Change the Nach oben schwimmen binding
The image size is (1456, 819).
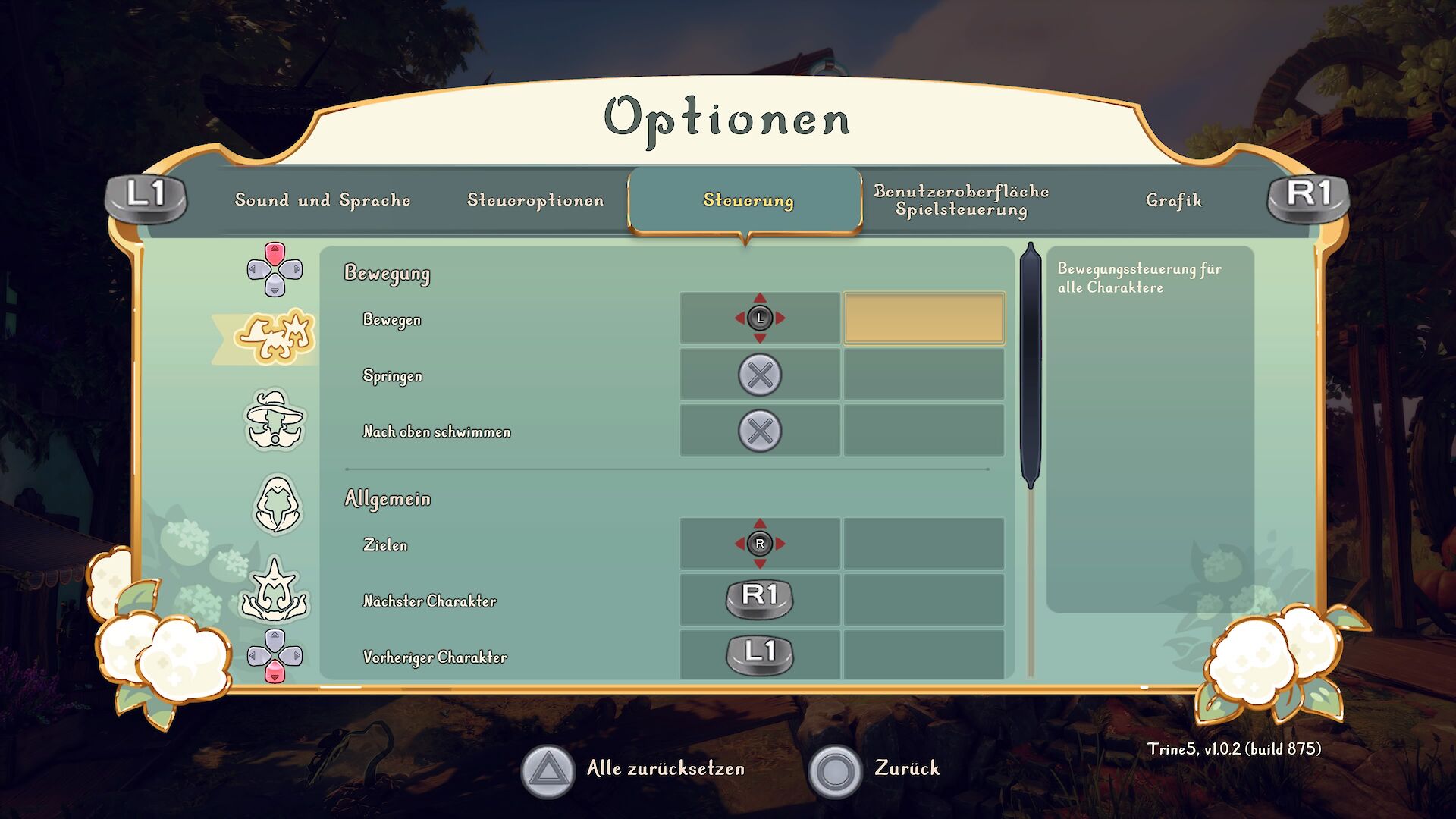[x=760, y=431]
